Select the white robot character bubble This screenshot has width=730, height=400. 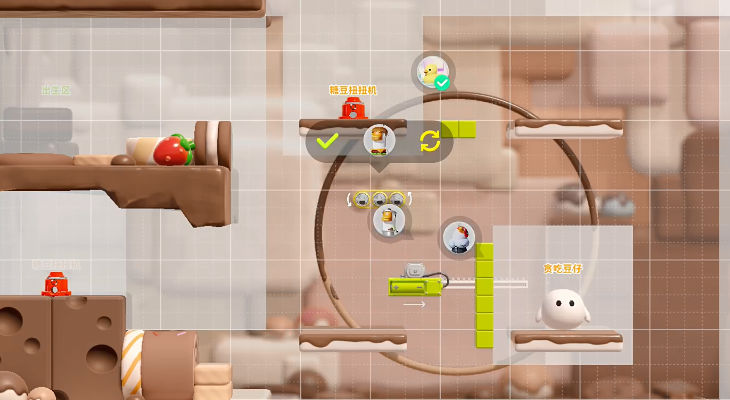pos(391,220)
